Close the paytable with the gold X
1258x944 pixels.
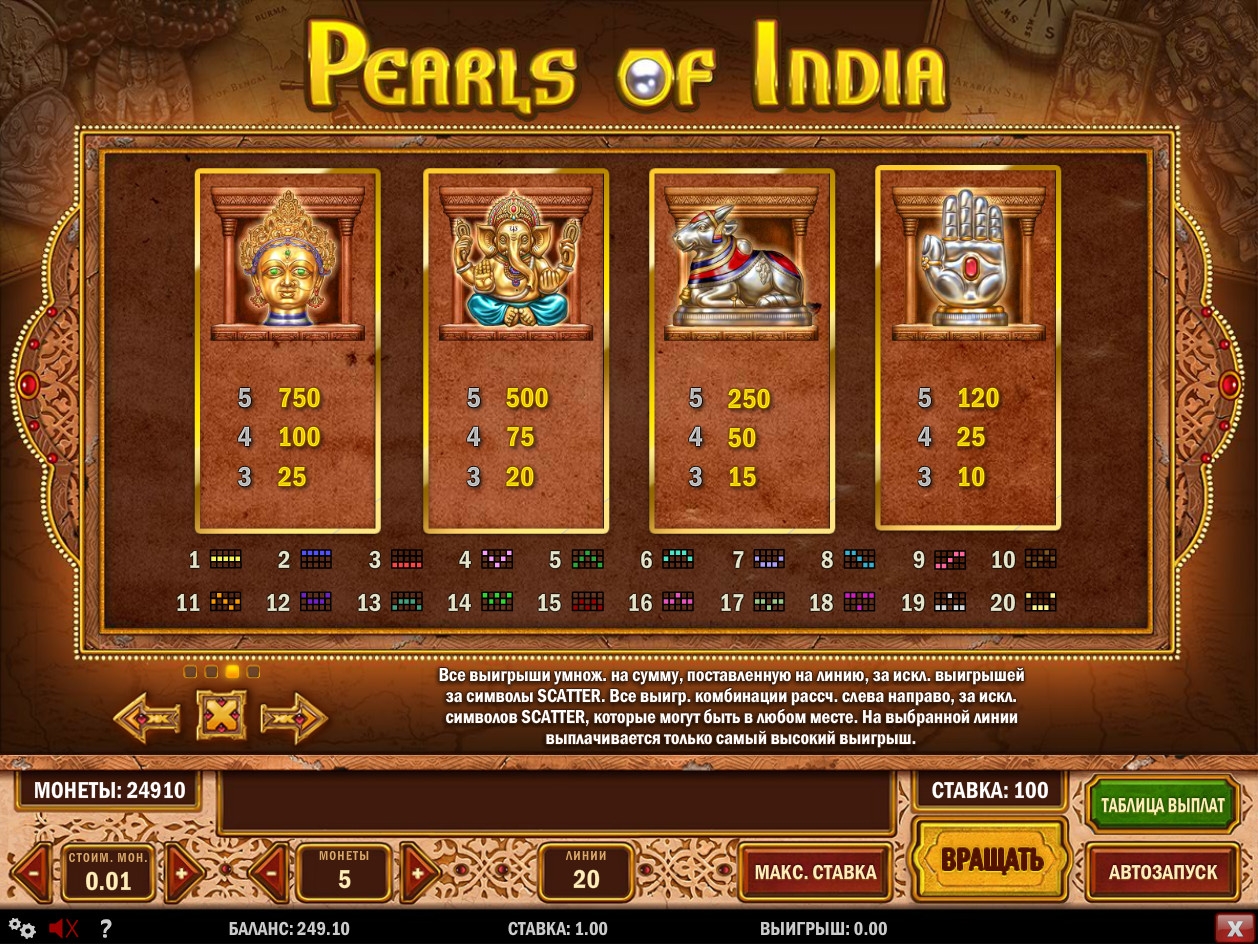[221, 716]
